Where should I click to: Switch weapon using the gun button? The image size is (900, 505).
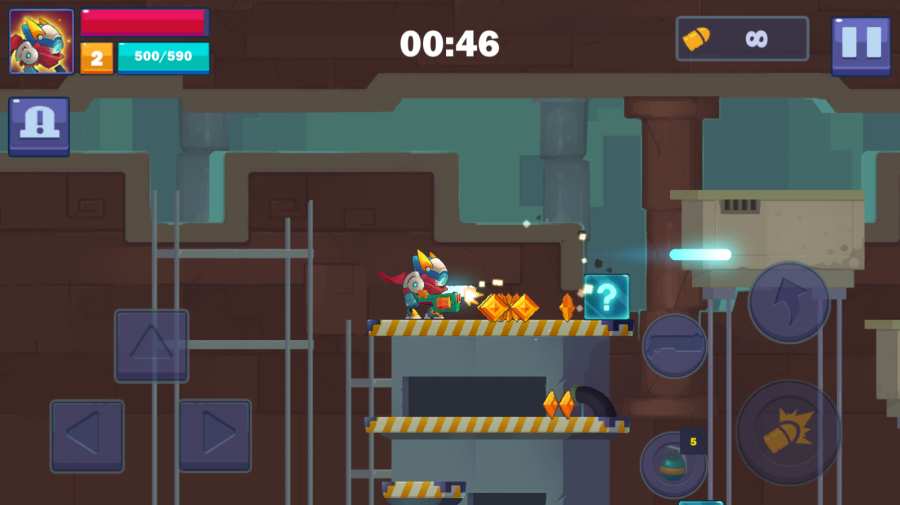coord(675,346)
